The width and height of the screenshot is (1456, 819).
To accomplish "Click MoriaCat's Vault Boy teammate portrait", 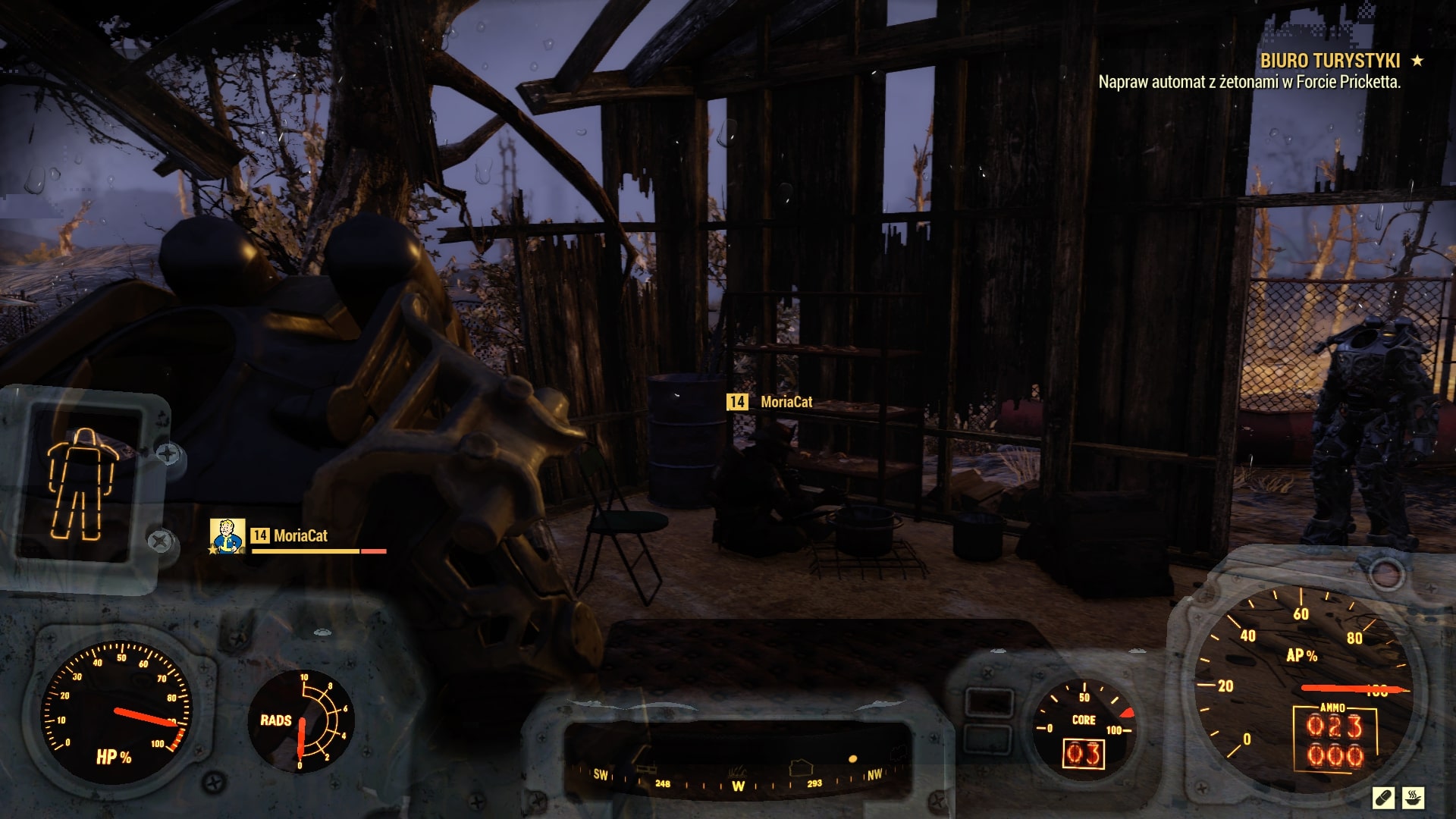I will click(x=227, y=535).
